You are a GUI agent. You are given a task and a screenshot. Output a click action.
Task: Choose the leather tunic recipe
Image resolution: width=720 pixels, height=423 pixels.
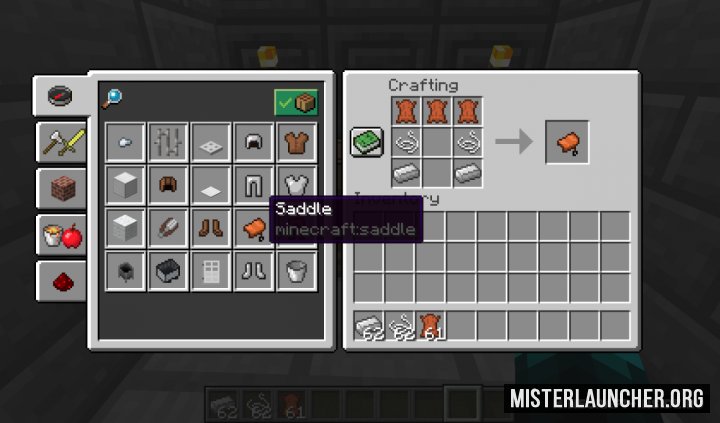(297, 142)
